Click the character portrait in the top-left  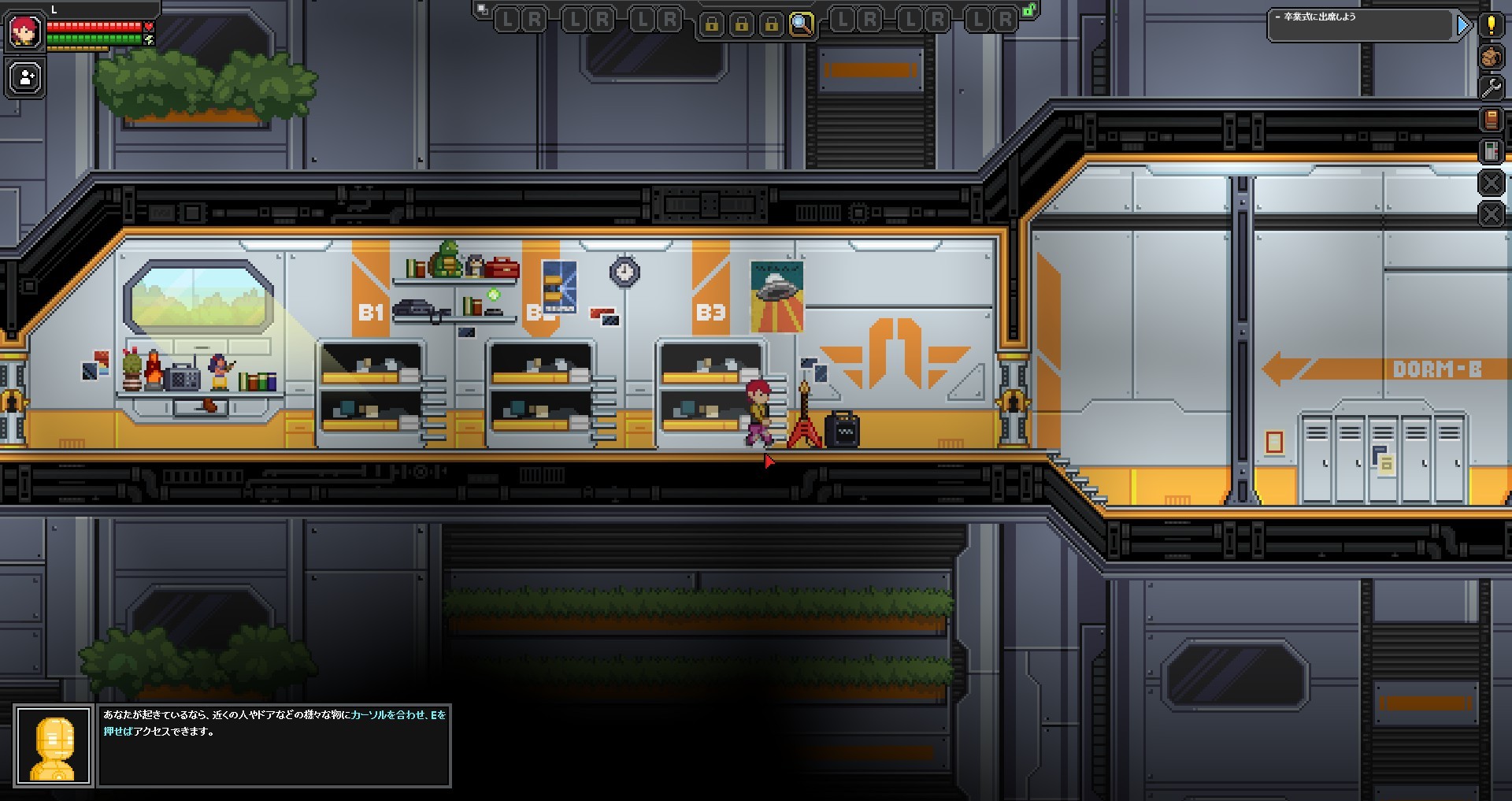24,32
